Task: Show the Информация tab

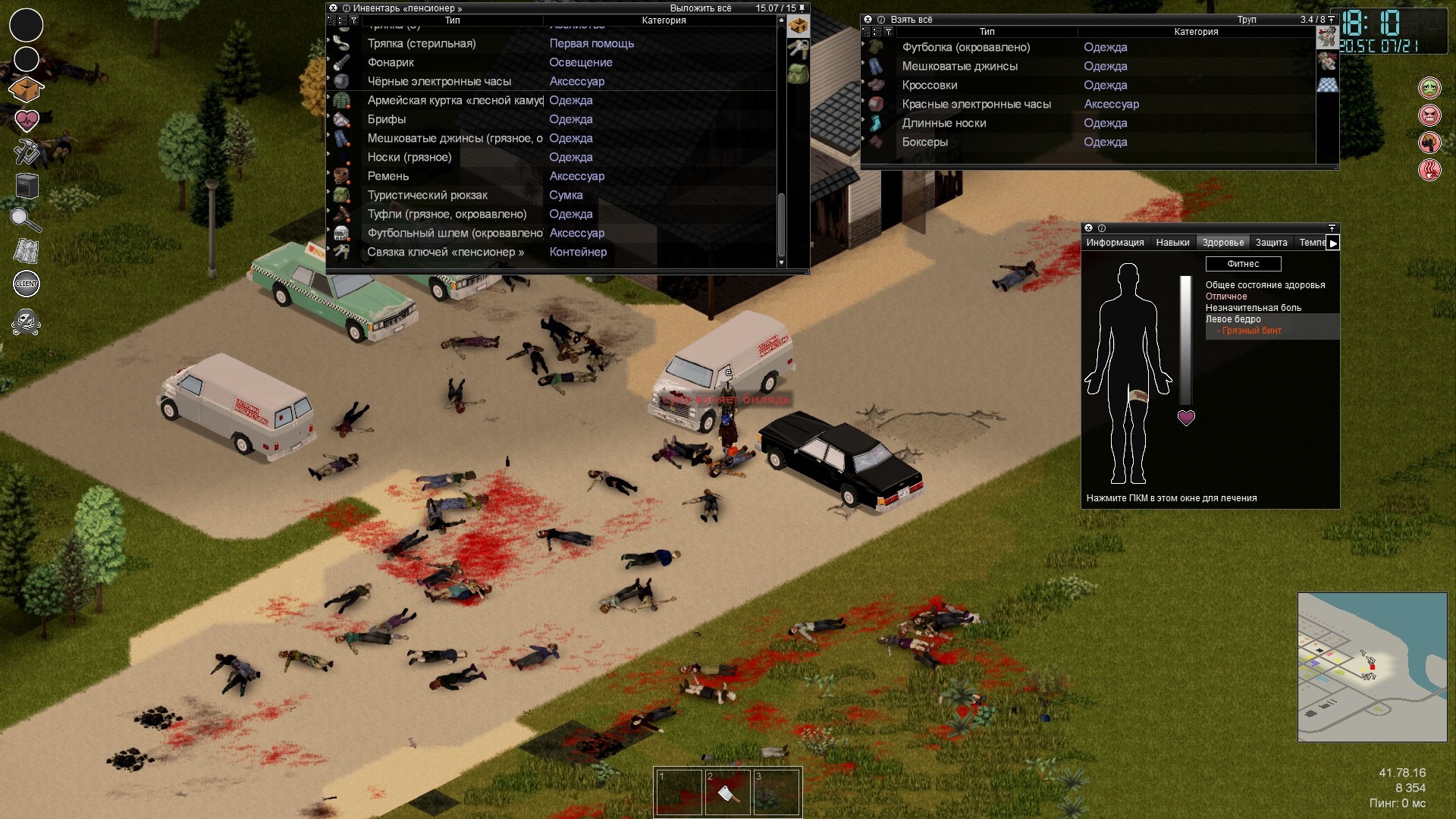Action: pyautogui.click(x=1115, y=243)
